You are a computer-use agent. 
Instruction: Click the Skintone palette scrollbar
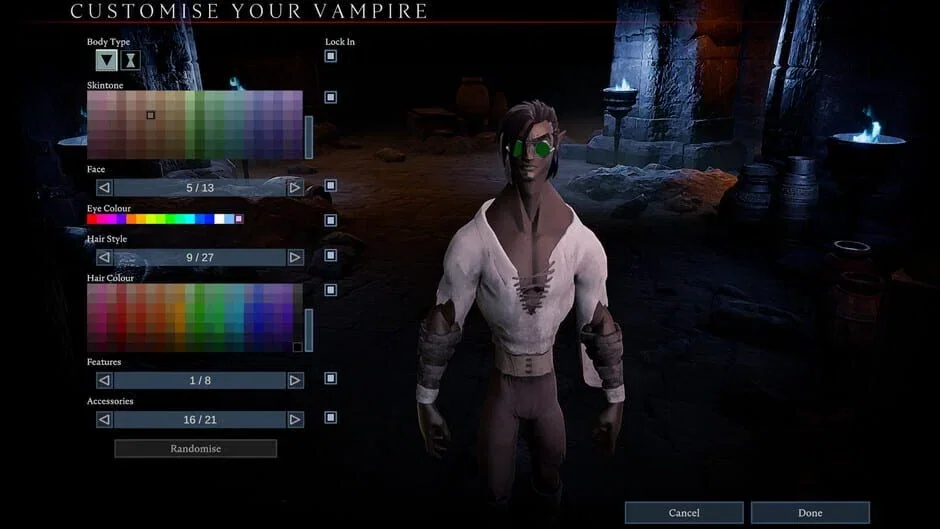(309, 137)
